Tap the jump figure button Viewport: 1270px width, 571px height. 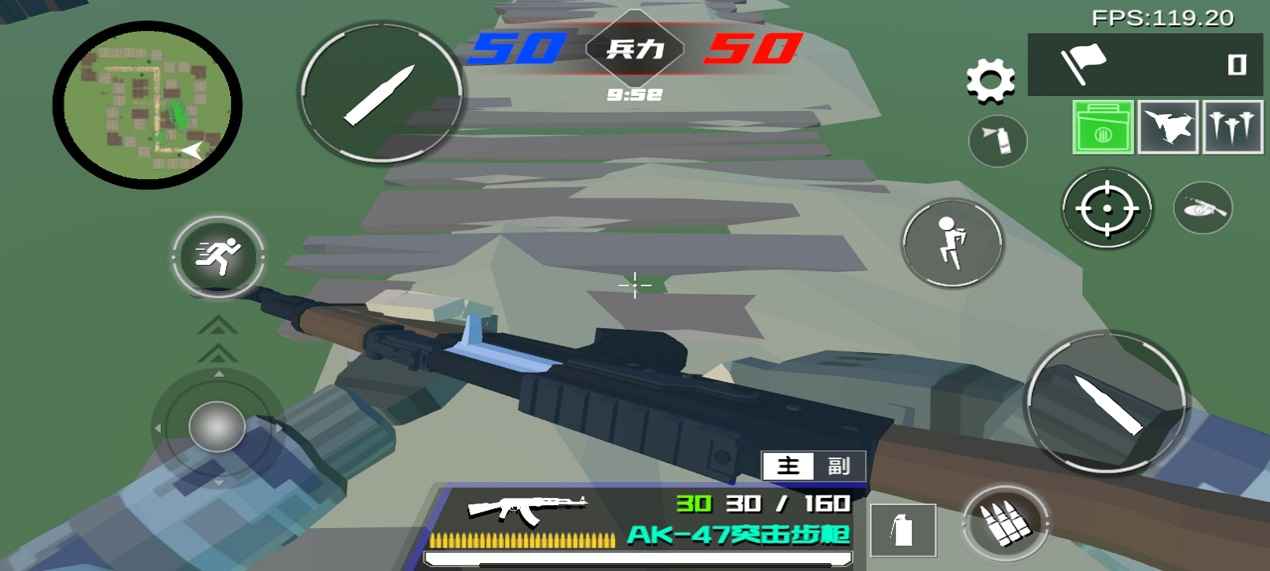(952, 243)
